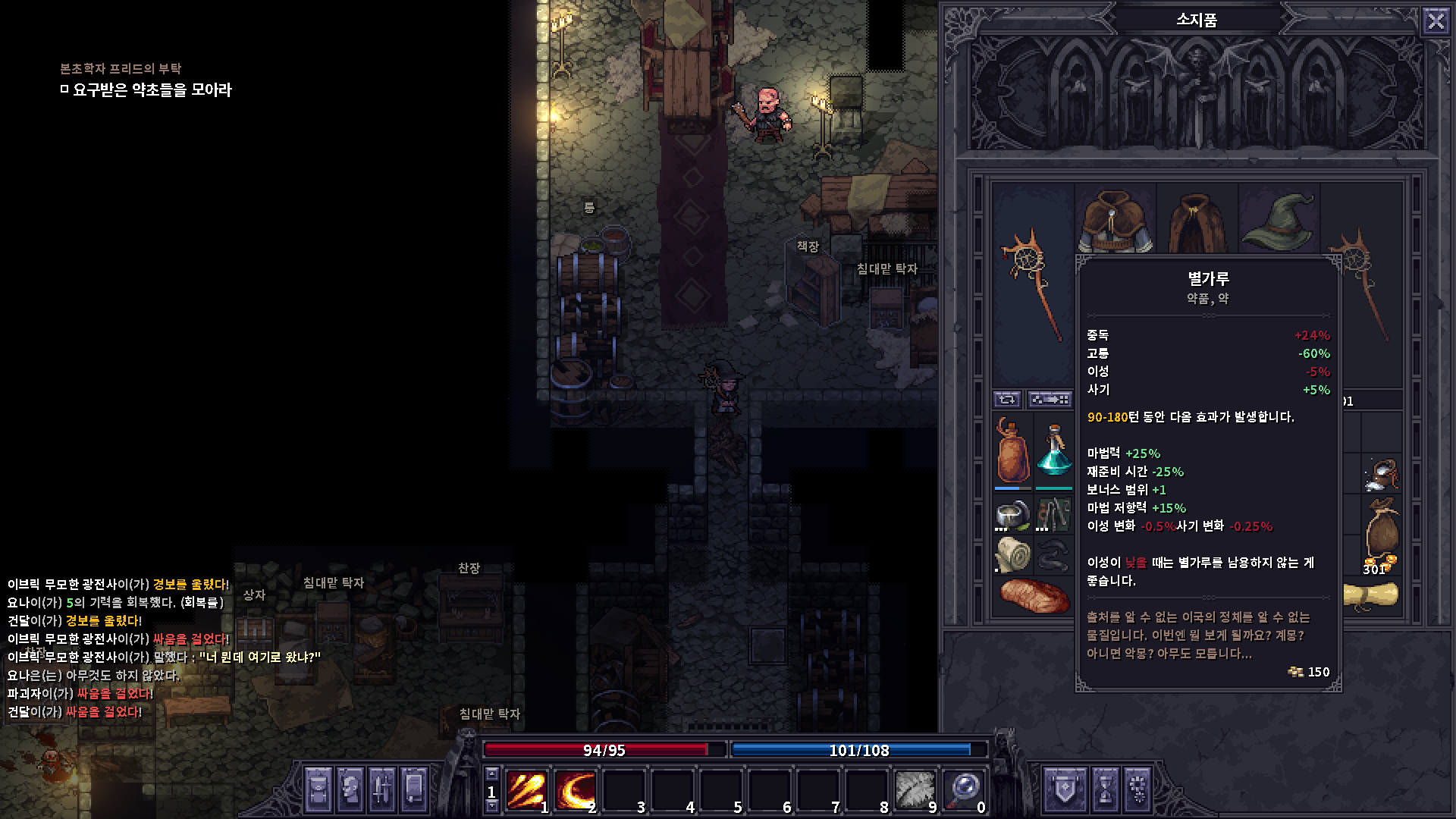Click the hotbar page up arrow
Screen dimensions: 1456x819
click(x=491, y=774)
